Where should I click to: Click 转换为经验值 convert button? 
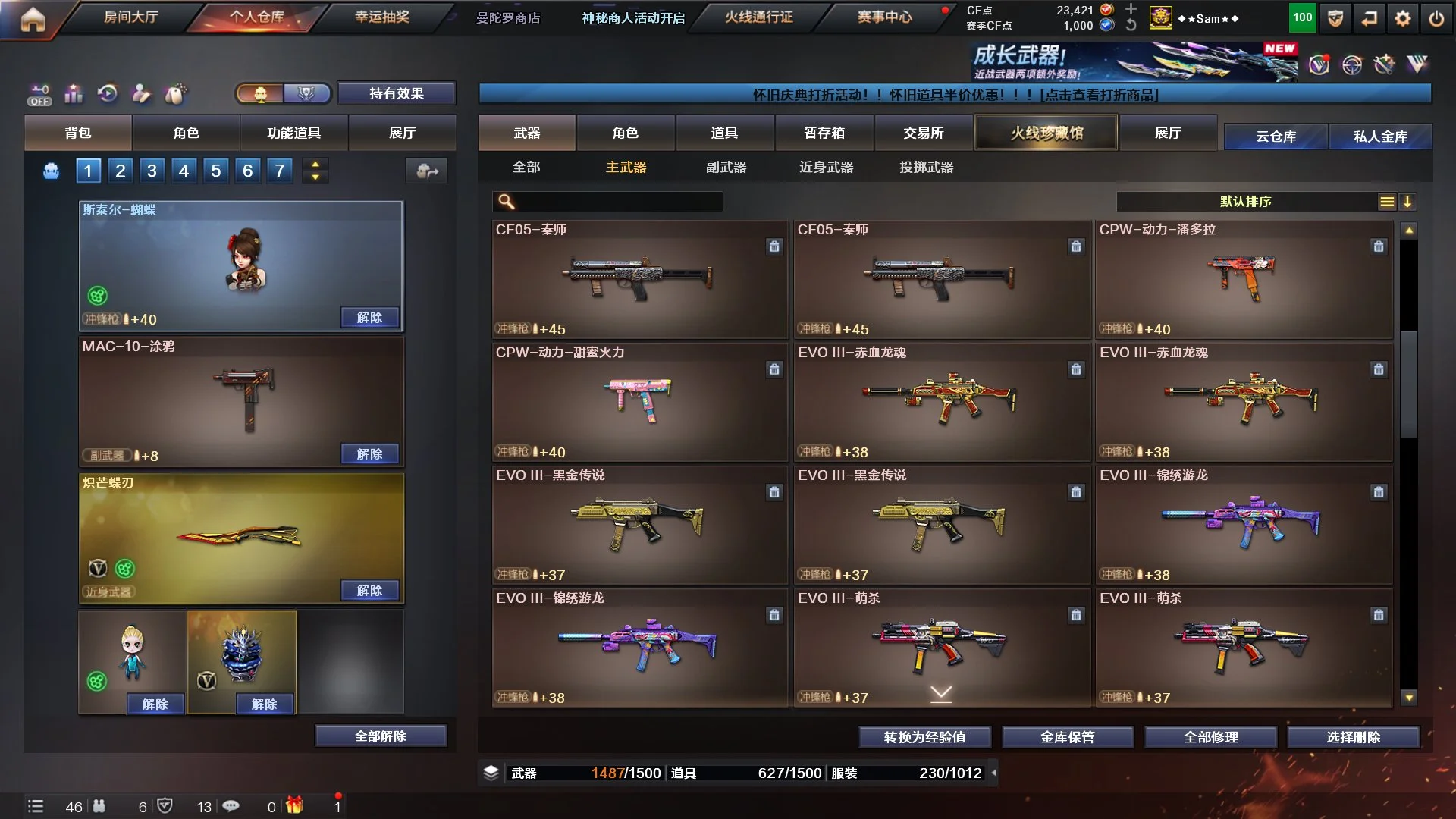pos(924,736)
